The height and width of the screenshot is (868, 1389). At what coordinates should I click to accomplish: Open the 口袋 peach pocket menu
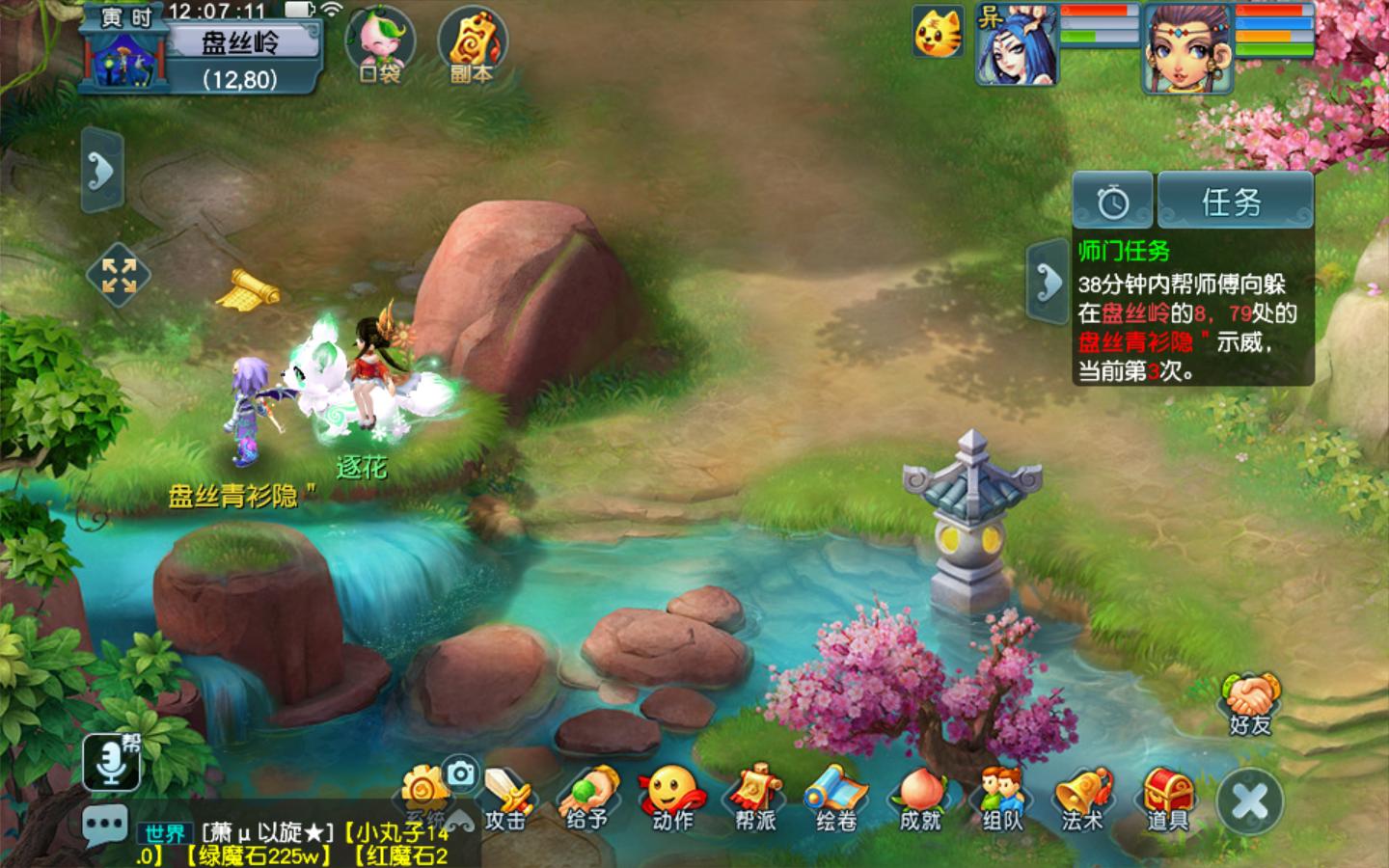(x=379, y=45)
